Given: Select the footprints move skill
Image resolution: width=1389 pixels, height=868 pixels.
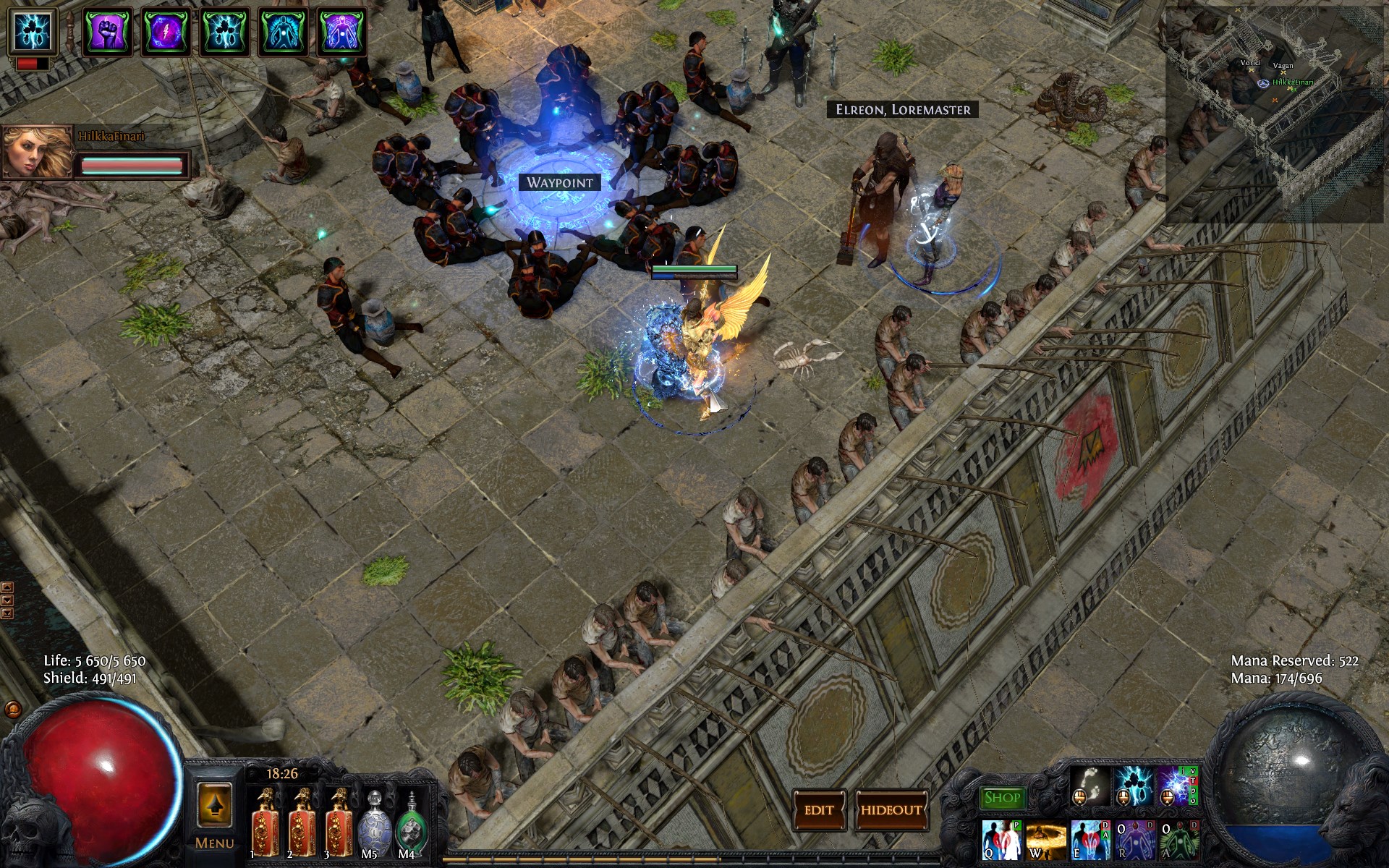Looking at the screenshot, I should click(1089, 786).
